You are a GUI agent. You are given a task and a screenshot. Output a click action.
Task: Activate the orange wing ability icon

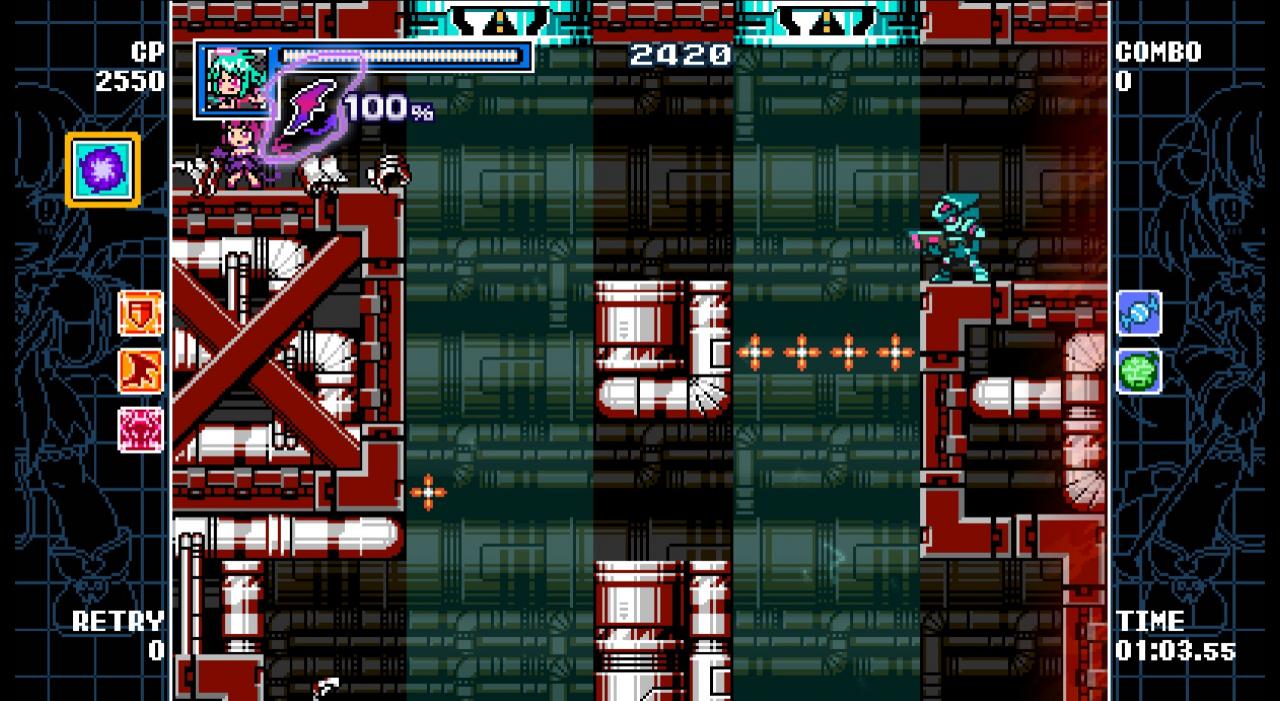coord(140,370)
